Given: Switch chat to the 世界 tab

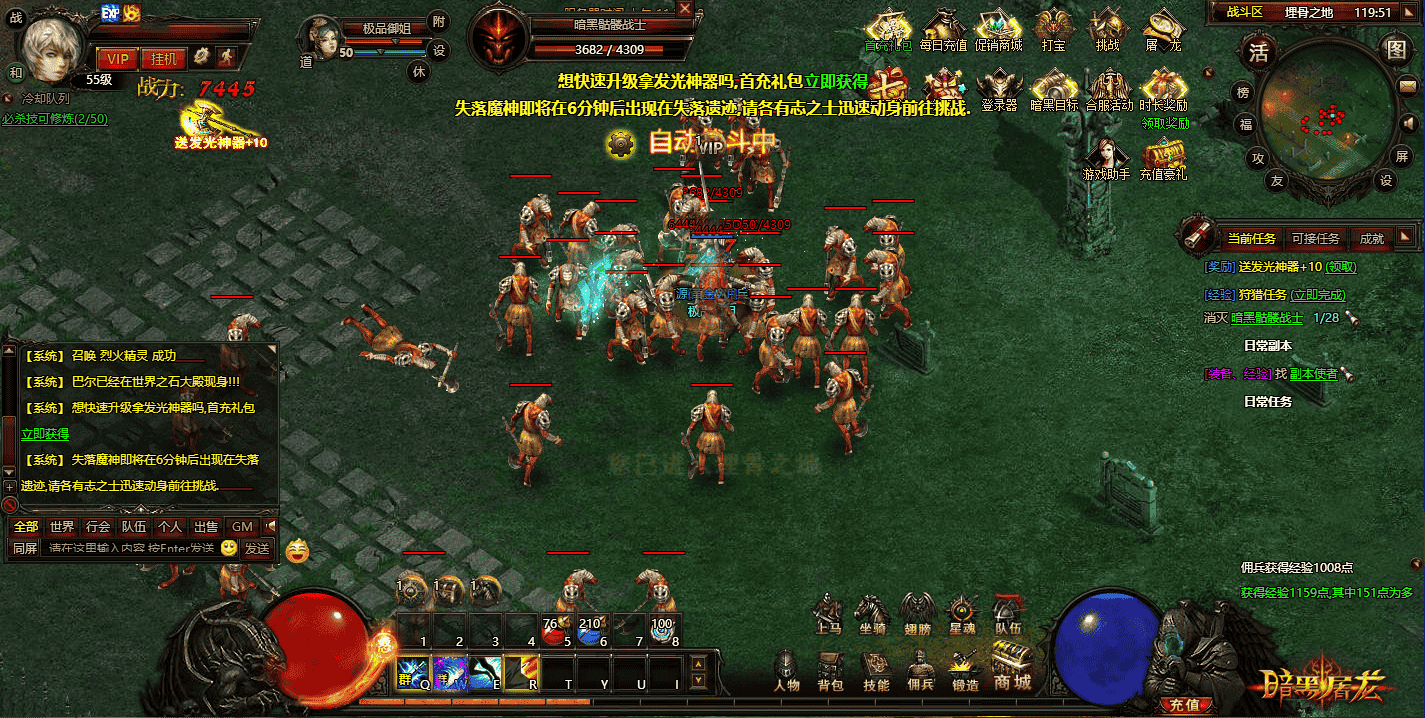Looking at the screenshot, I should 62,526.
